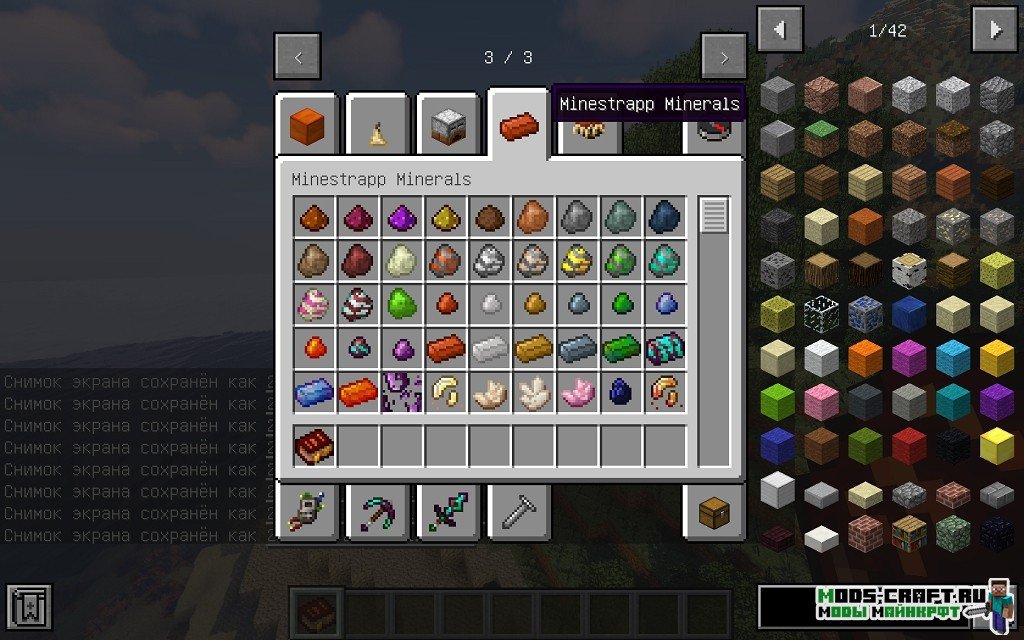1024x640 pixels.
Task: Grab the blue ingot item
Action: coord(314,392)
